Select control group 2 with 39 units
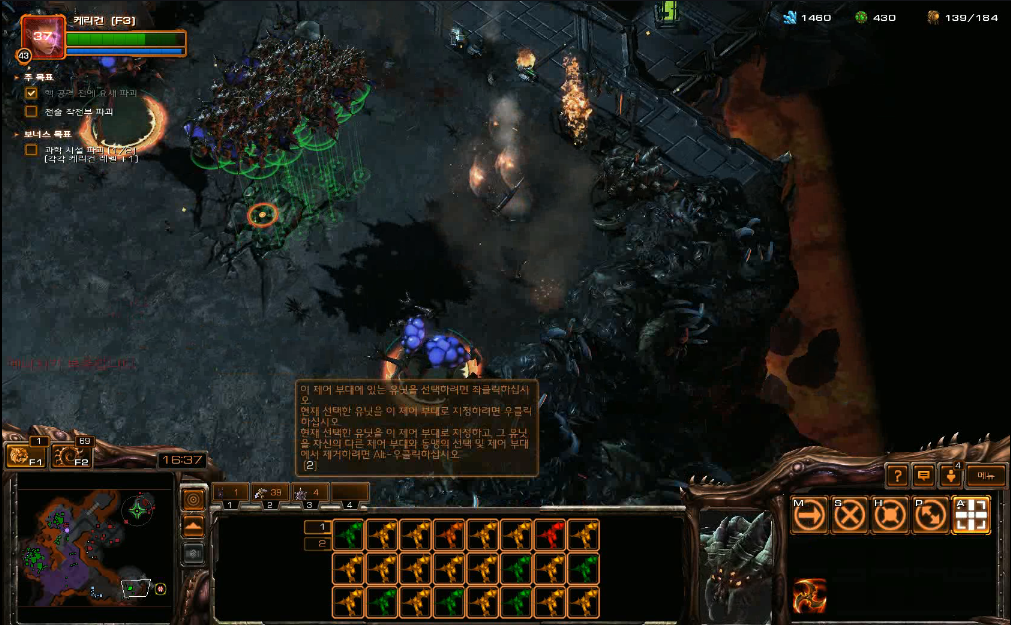This screenshot has height=625, width=1011. (x=270, y=493)
